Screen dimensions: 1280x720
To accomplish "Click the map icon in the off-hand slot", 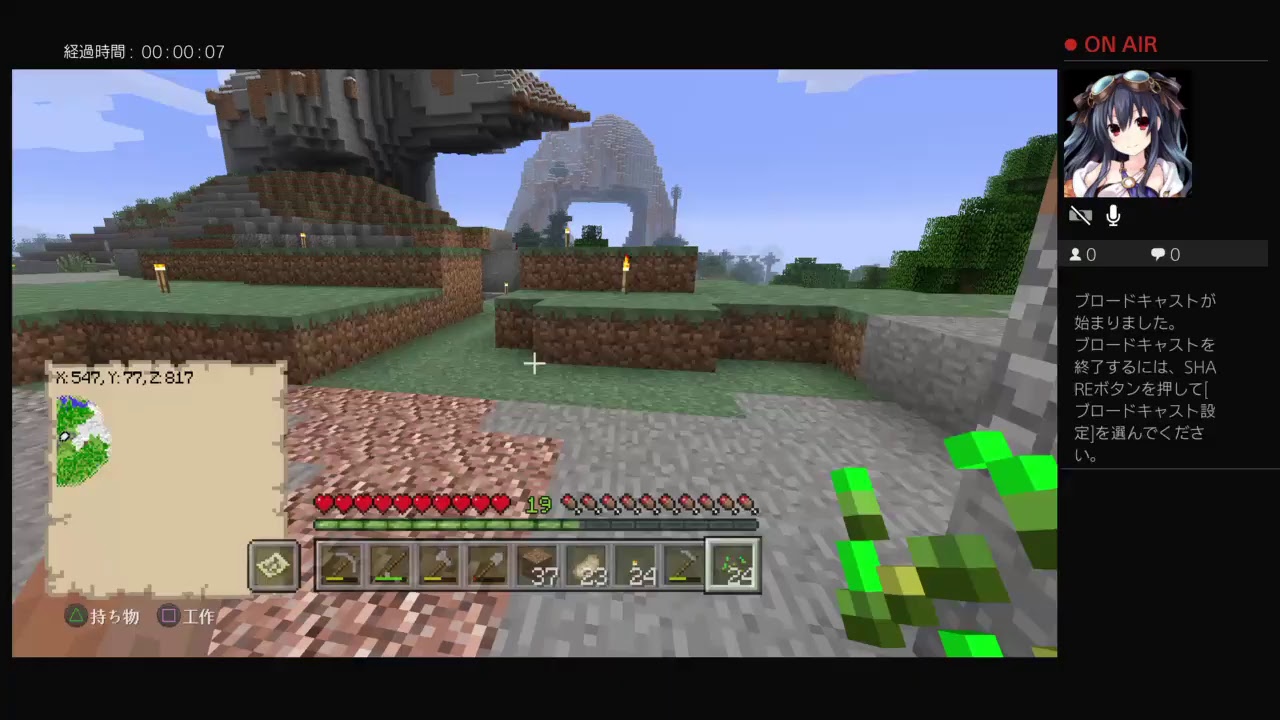I will (273, 565).
